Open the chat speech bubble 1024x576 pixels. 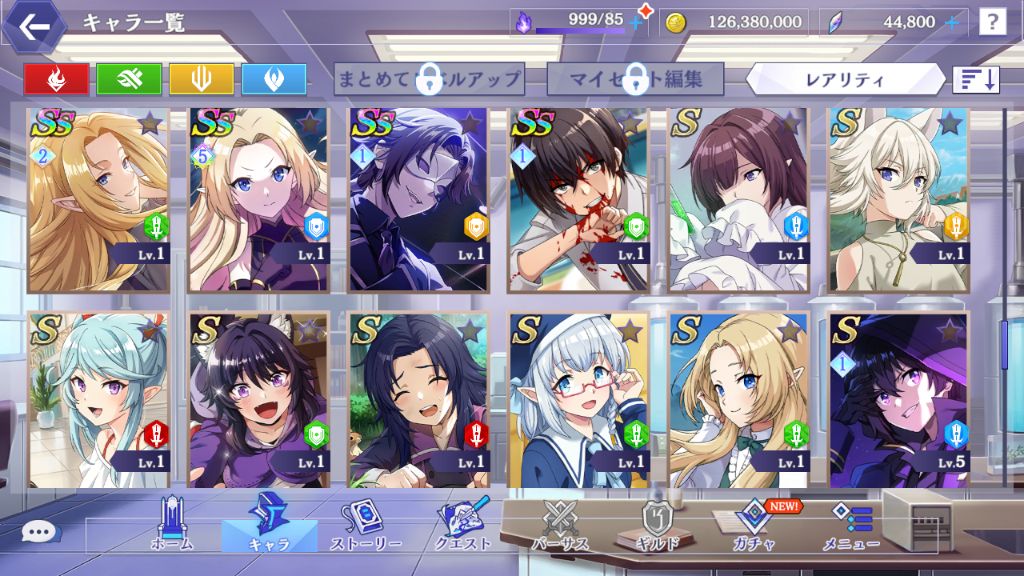pyautogui.click(x=39, y=532)
